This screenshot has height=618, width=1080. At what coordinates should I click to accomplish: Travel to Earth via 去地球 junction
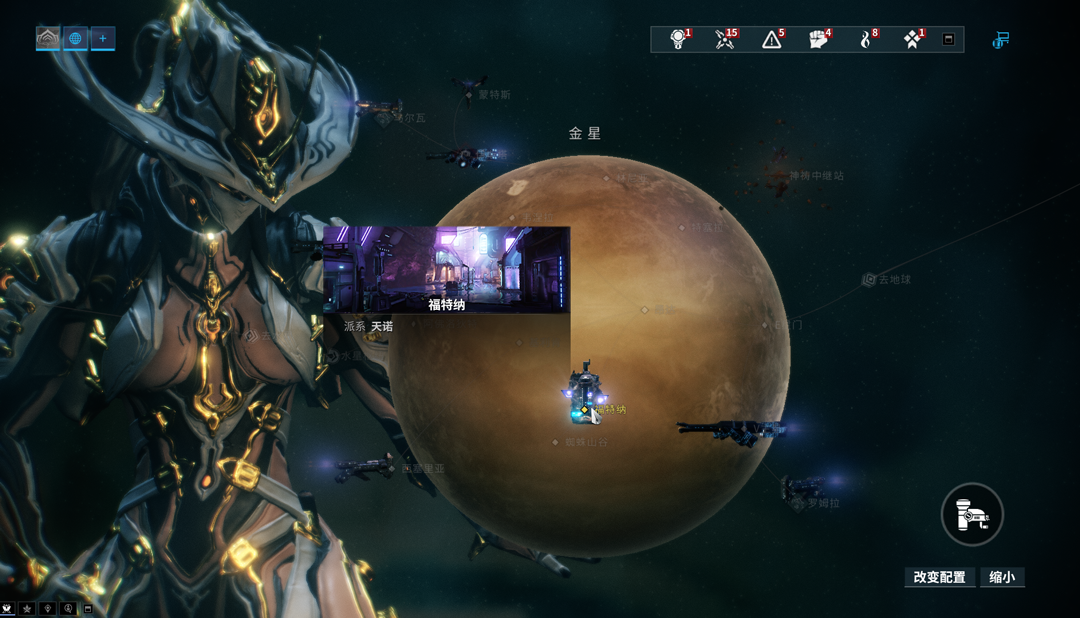[x=870, y=280]
